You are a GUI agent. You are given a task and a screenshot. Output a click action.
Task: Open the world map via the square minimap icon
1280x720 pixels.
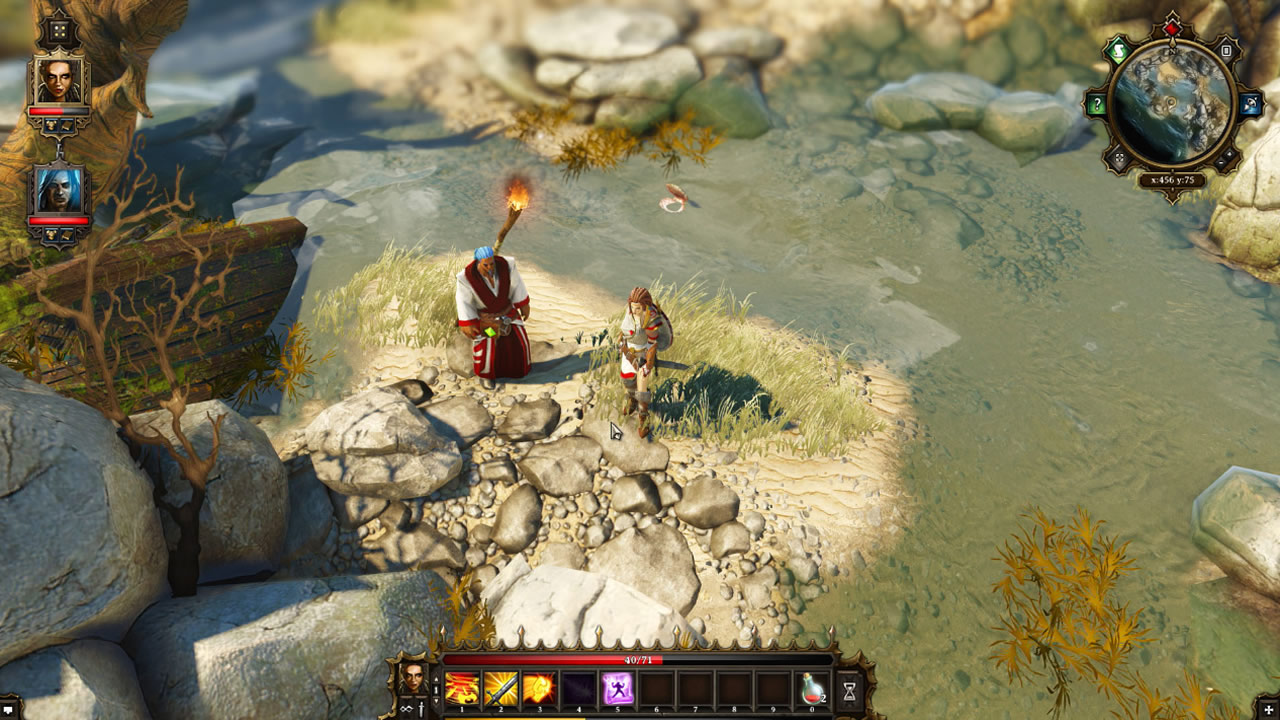tap(1225, 51)
